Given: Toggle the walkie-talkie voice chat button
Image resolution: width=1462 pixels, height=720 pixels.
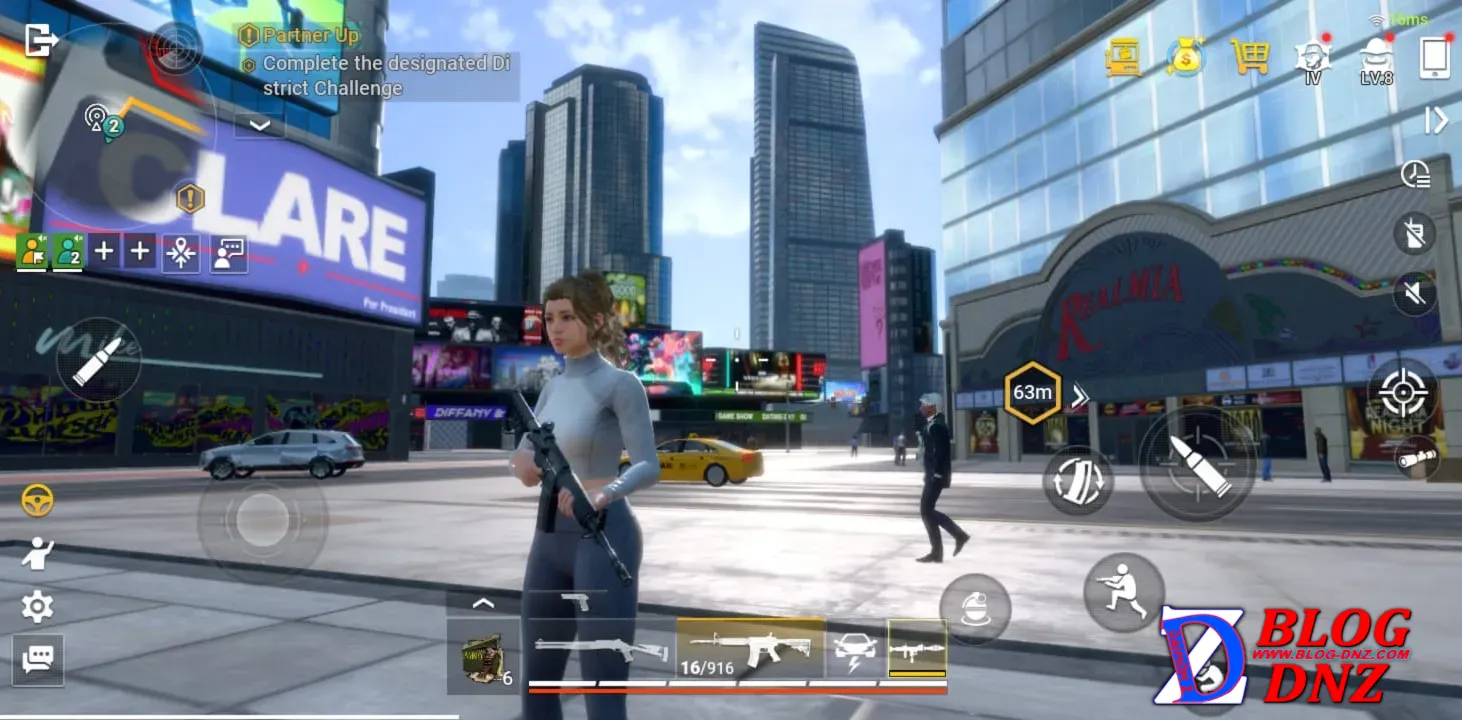Looking at the screenshot, I should coord(1415,234).
